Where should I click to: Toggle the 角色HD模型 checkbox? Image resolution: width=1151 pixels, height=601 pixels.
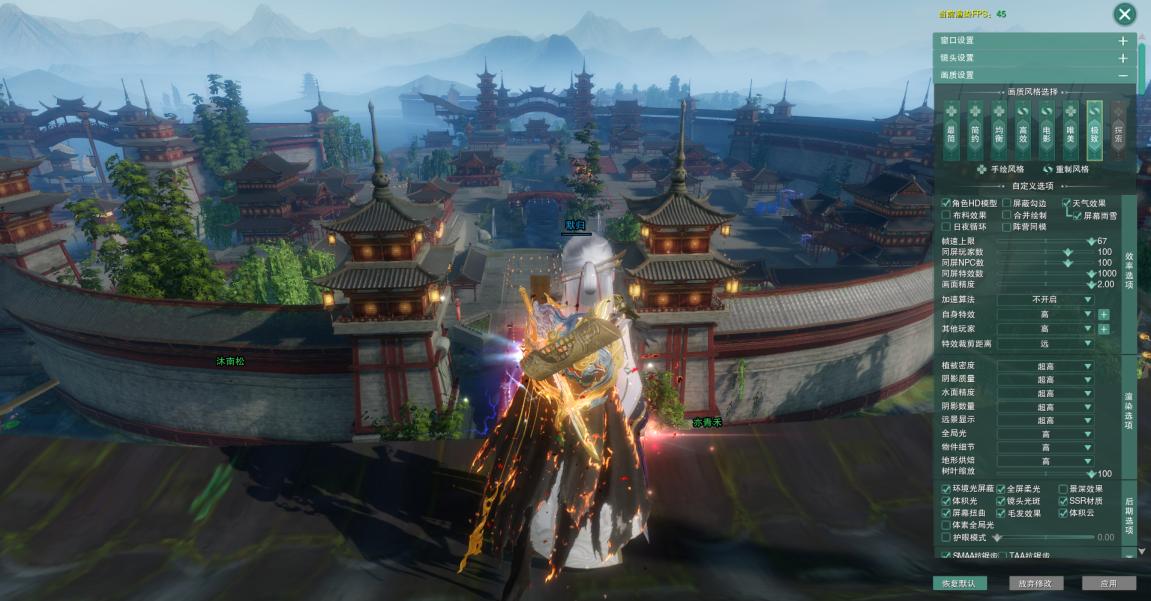point(946,203)
